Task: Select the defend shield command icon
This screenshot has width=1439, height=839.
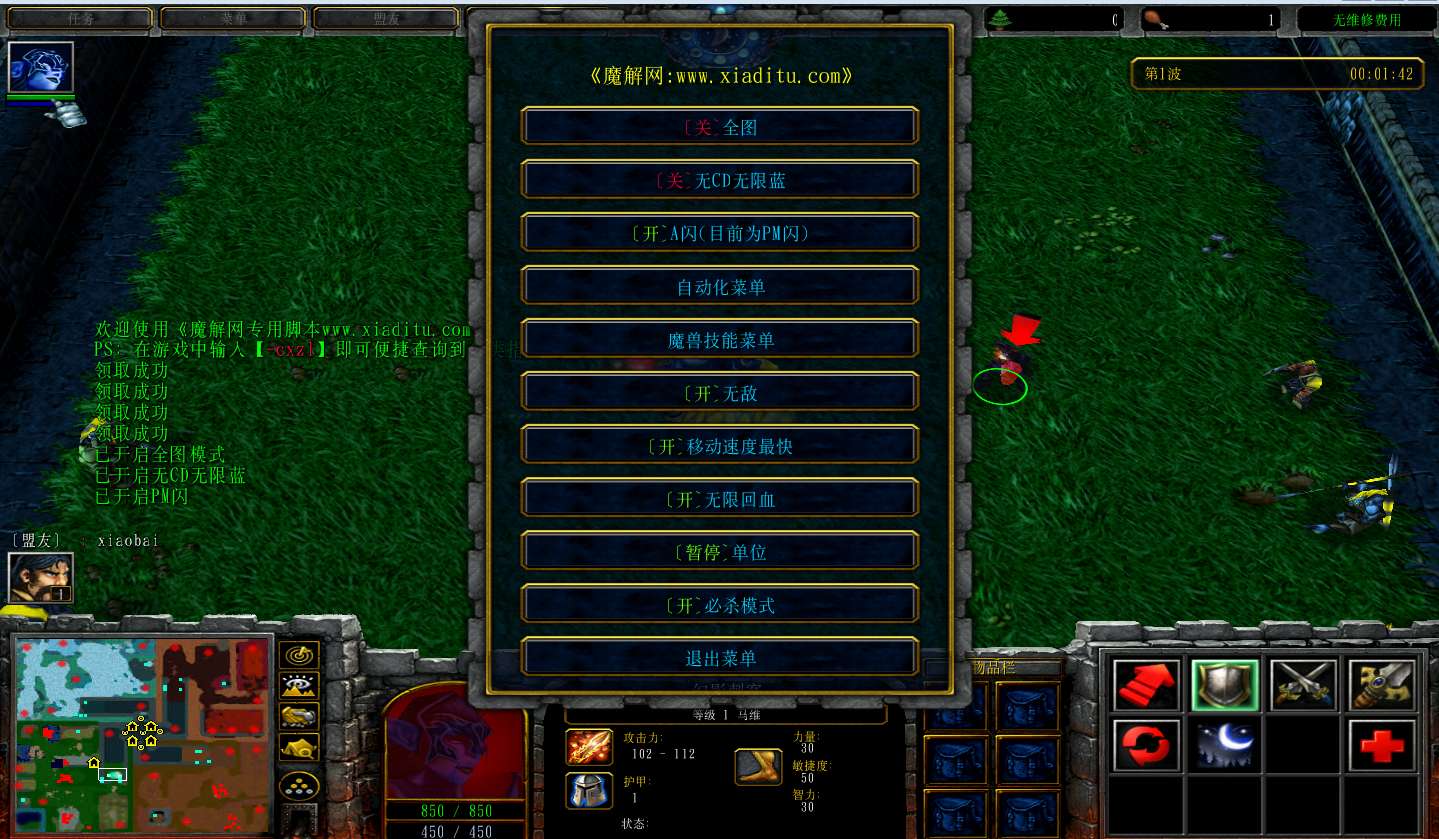Action: click(1224, 685)
